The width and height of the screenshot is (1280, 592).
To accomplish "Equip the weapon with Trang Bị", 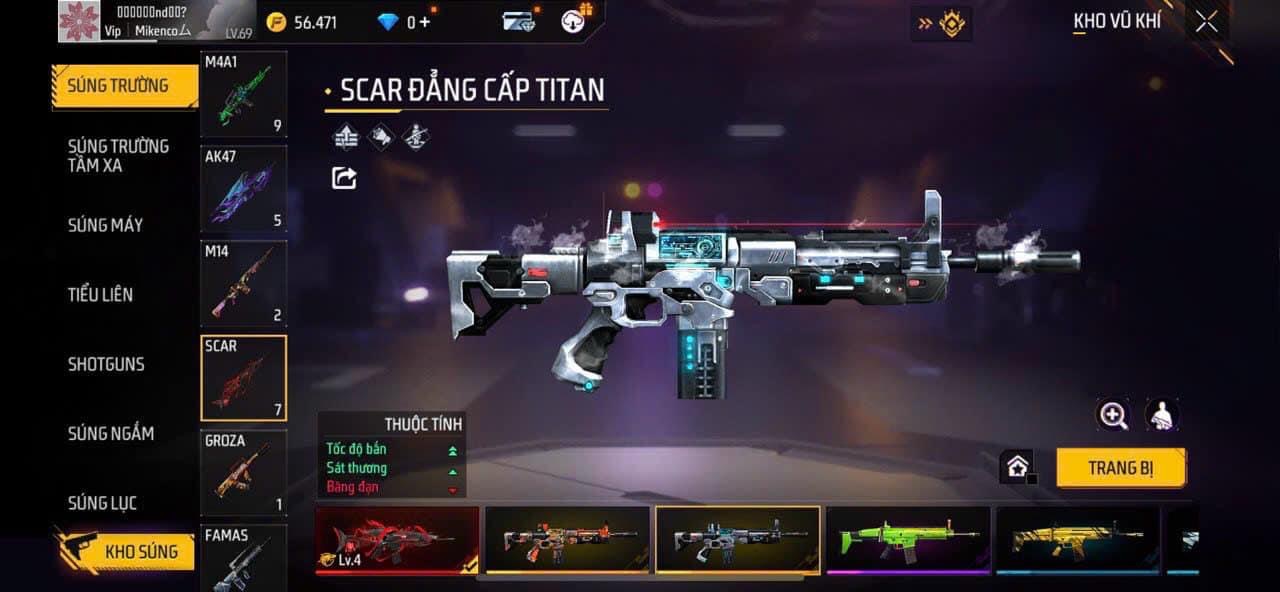I will [1120, 468].
